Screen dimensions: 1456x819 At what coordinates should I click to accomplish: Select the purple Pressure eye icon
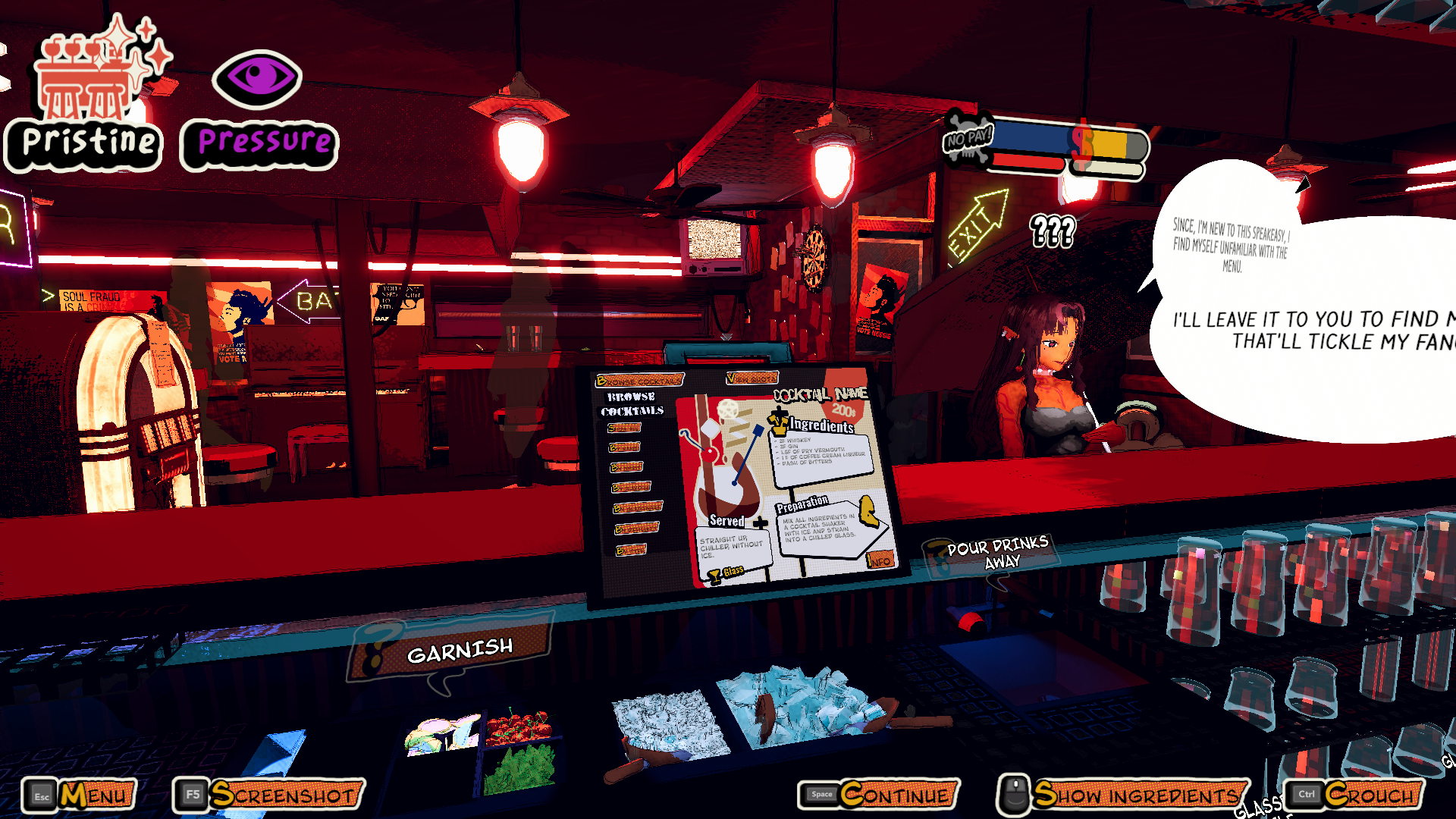258,80
